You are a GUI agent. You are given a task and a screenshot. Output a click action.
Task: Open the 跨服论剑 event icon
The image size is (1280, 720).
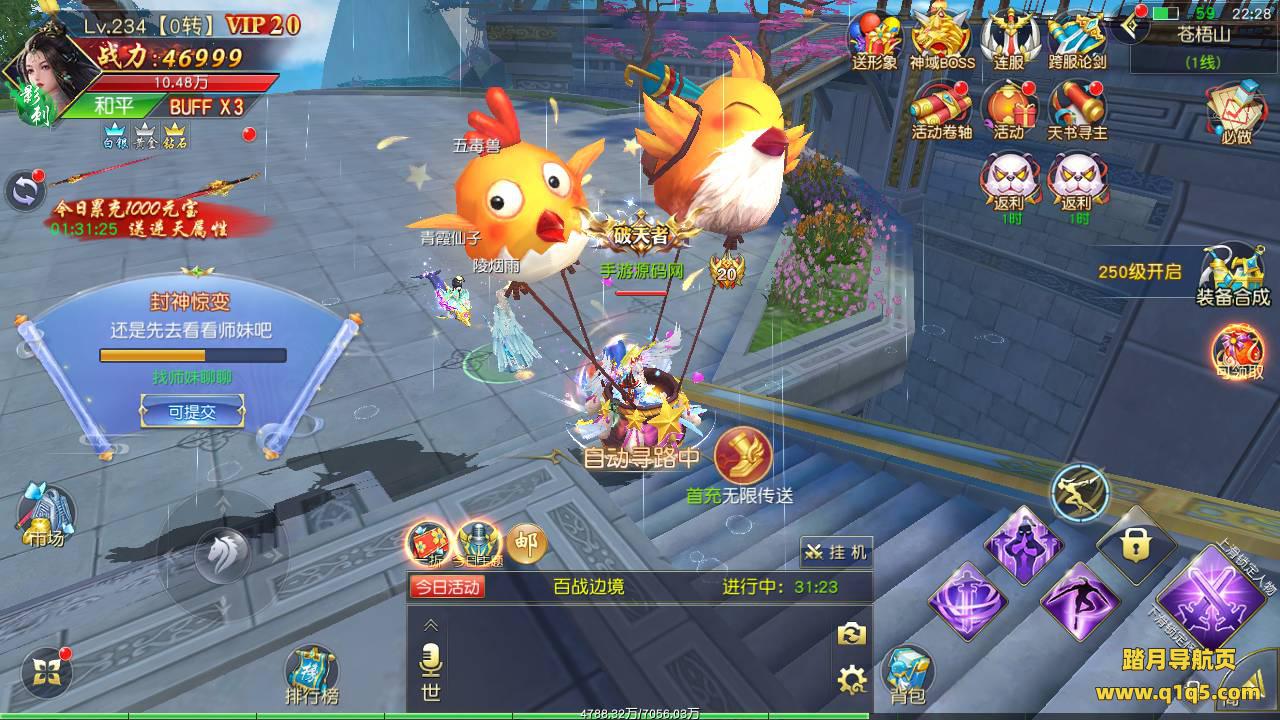tap(1077, 40)
